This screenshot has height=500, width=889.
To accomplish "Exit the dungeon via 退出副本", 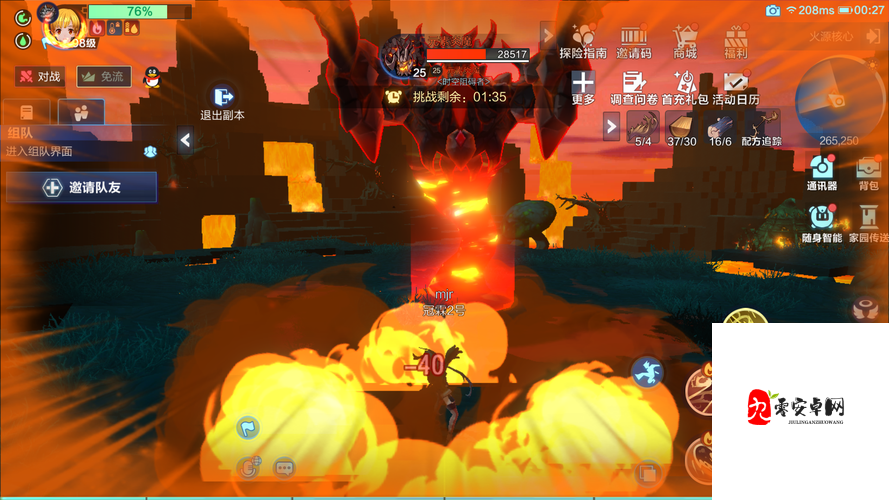I will pos(223,102).
